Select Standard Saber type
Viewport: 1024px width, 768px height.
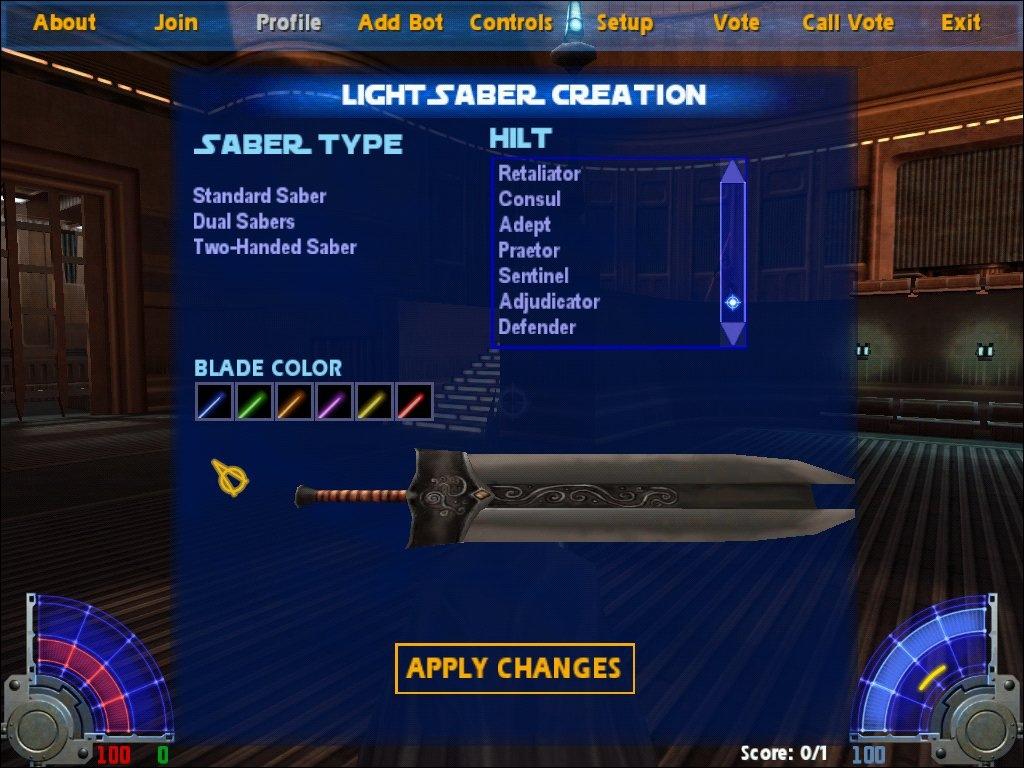click(259, 196)
